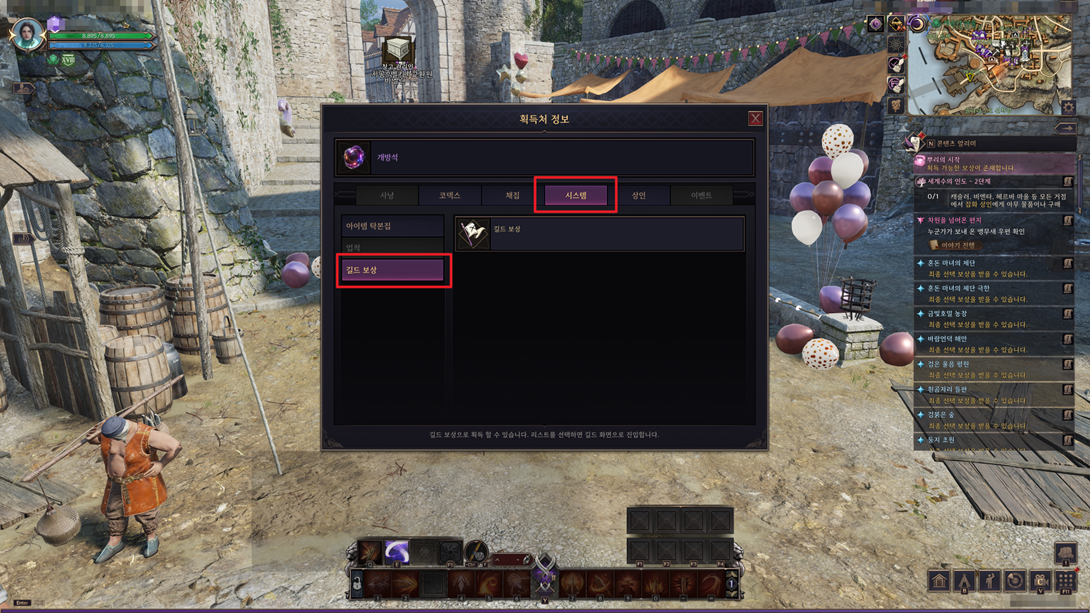Click the house icon in bottom menu
The width and height of the screenshot is (1090, 613).
938,581
